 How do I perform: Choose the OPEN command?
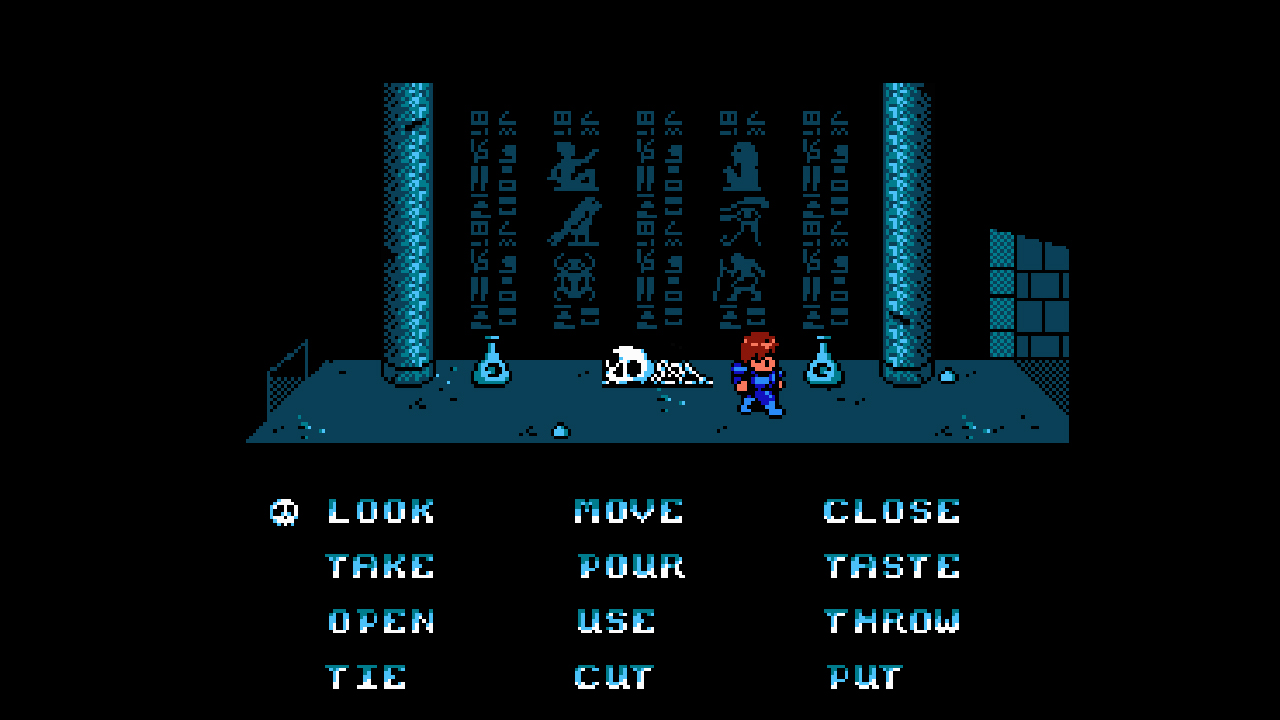(x=382, y=621)
